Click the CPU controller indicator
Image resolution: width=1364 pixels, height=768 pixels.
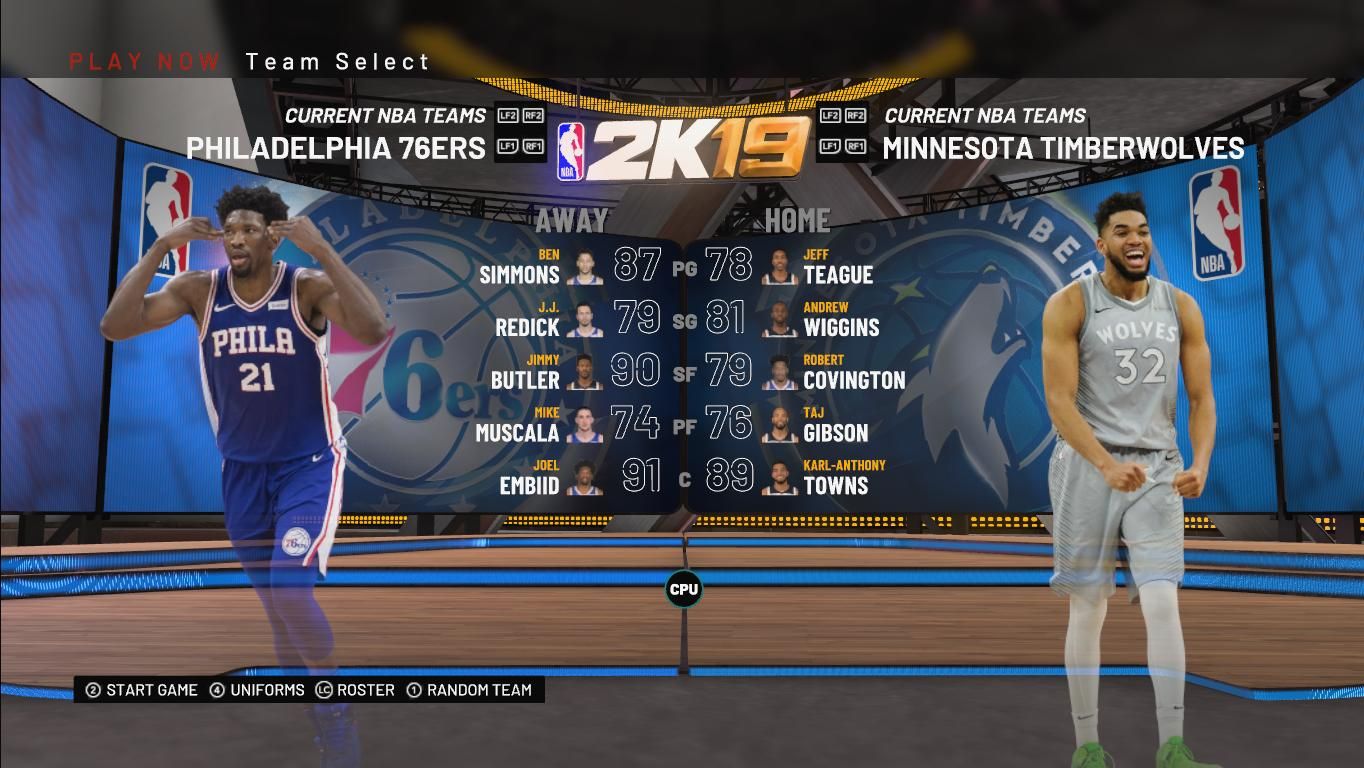click(684, 589)
